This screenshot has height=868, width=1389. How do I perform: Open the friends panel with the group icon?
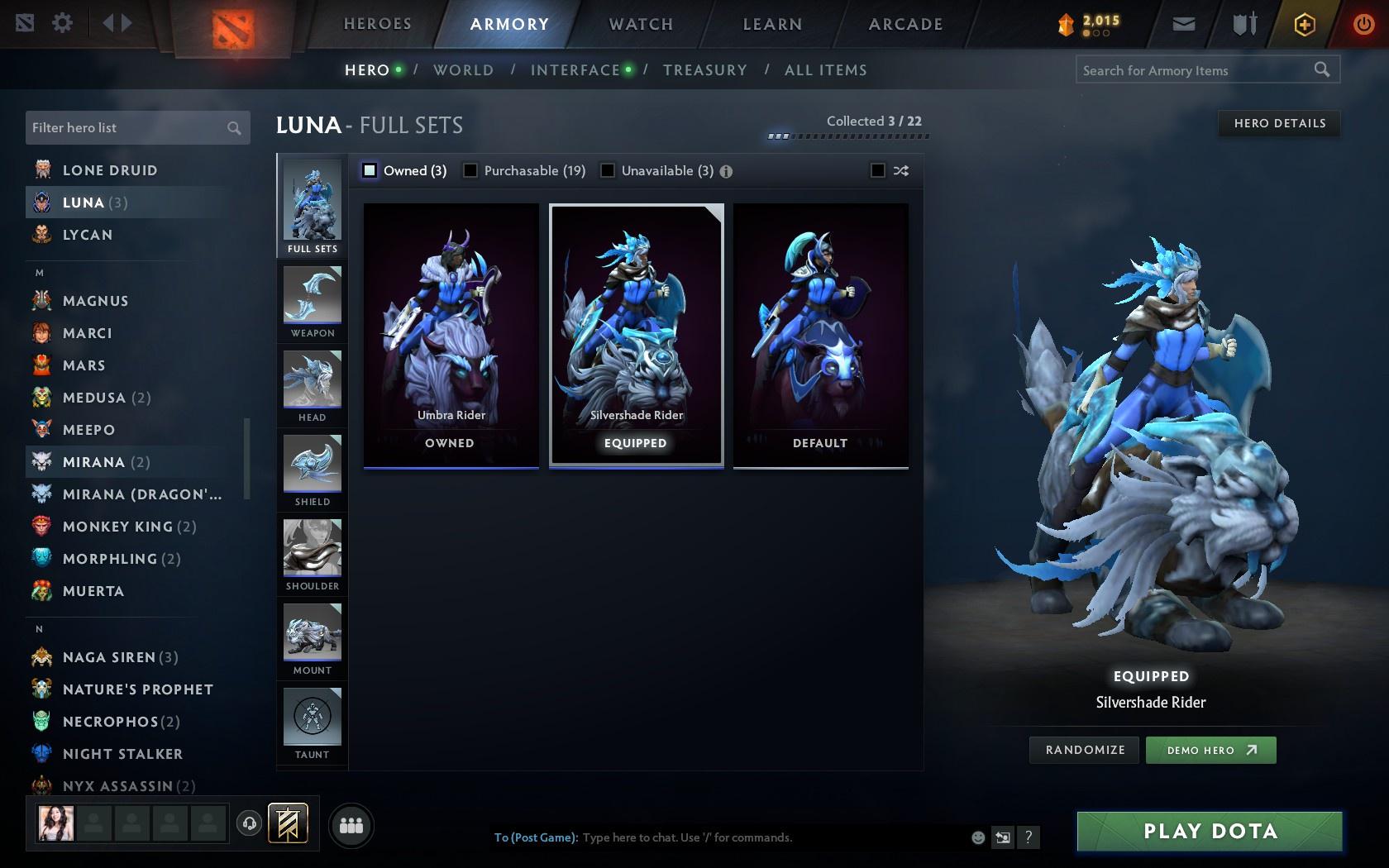coord(351,825)
